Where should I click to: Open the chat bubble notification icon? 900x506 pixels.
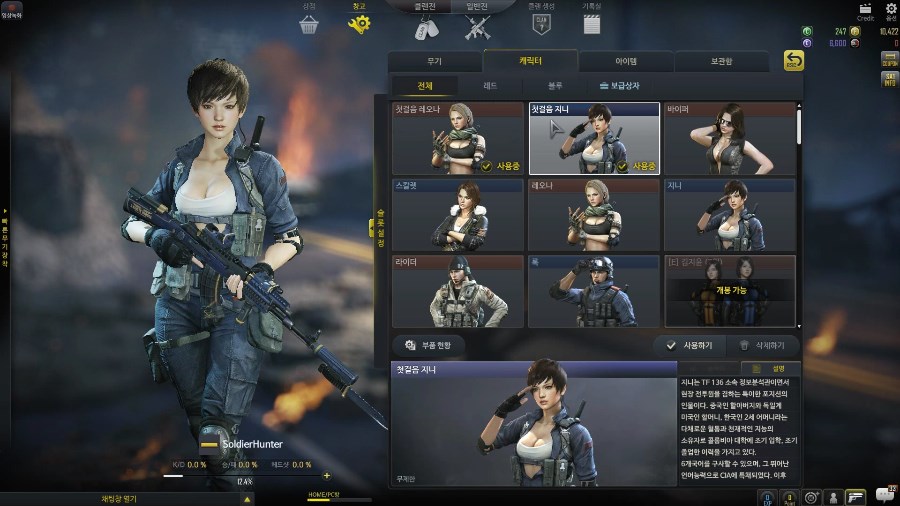pos(884,495)
